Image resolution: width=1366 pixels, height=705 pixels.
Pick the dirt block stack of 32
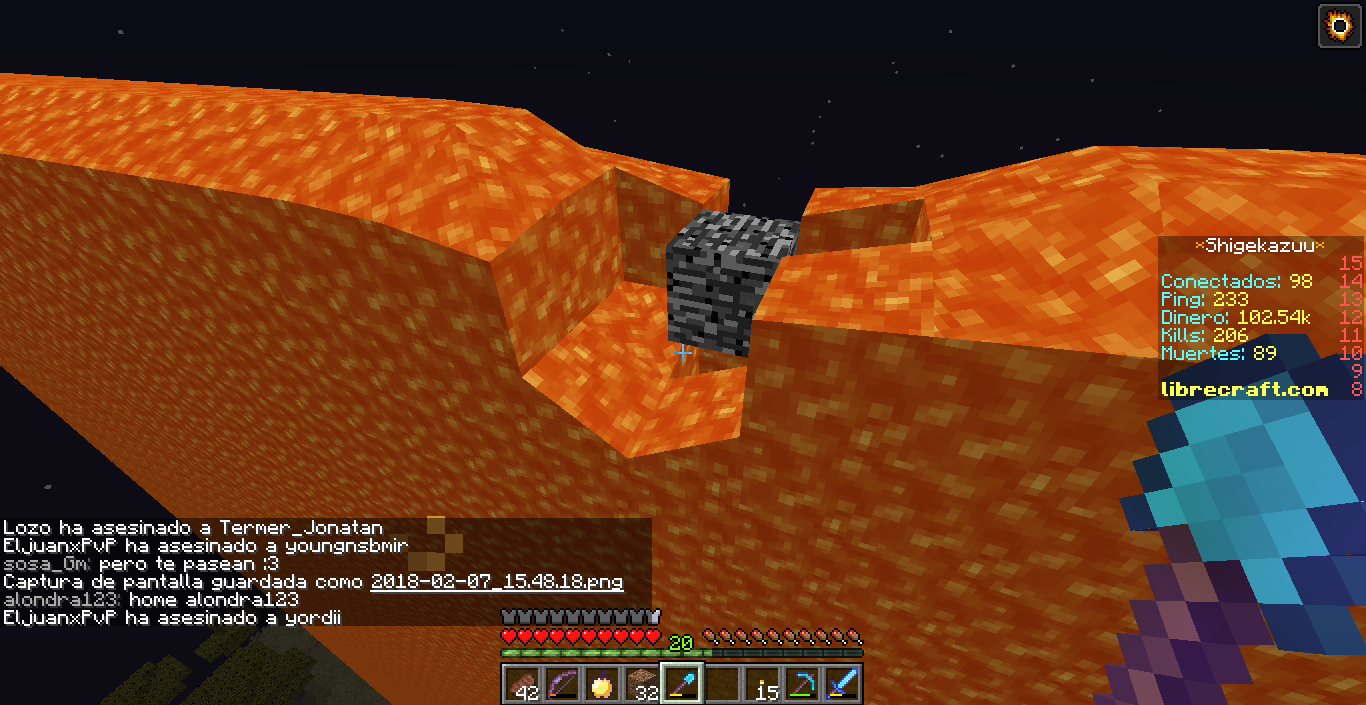click(x=641, y=684)
